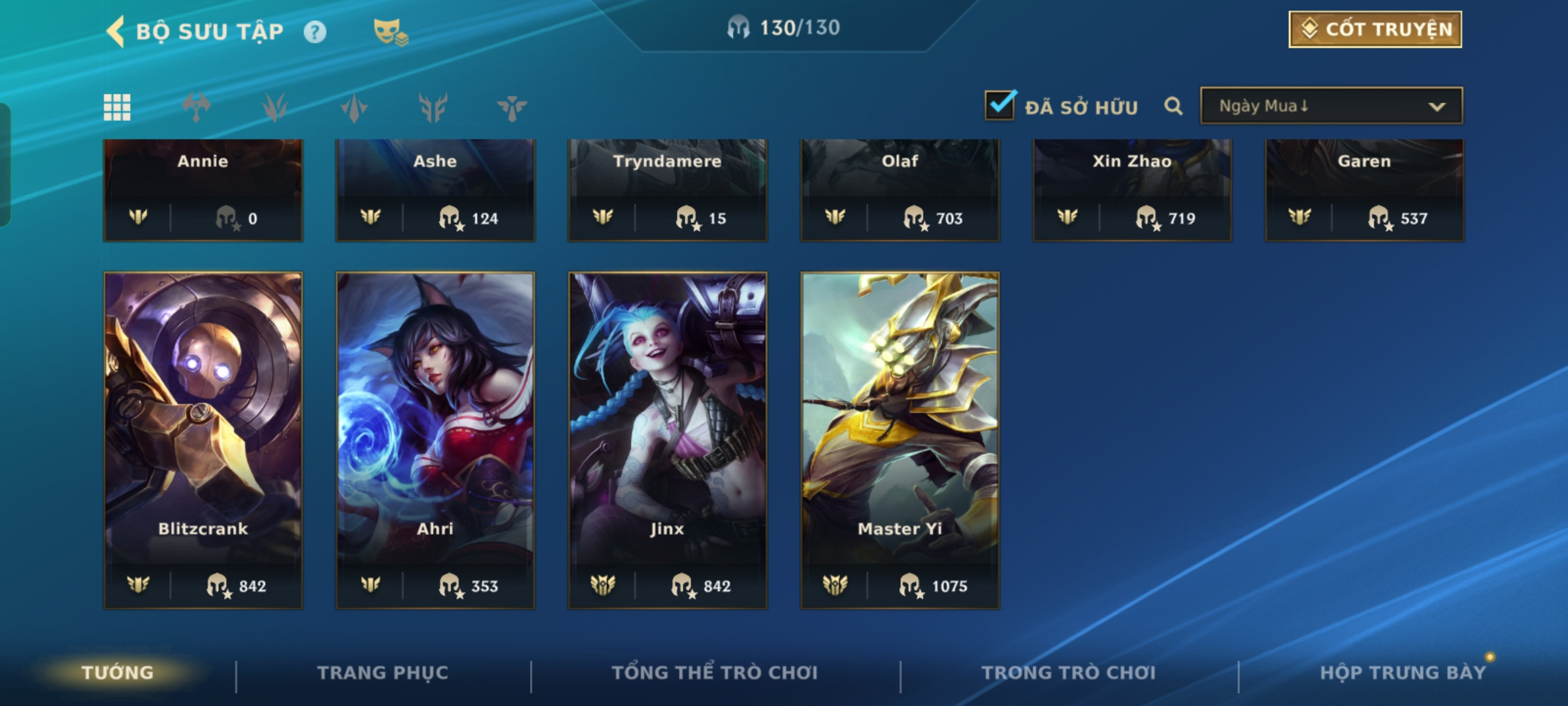Open the Xin Zhao champion card
This screenshot has width=1568, height=706.
click(x=1132, y=190)
